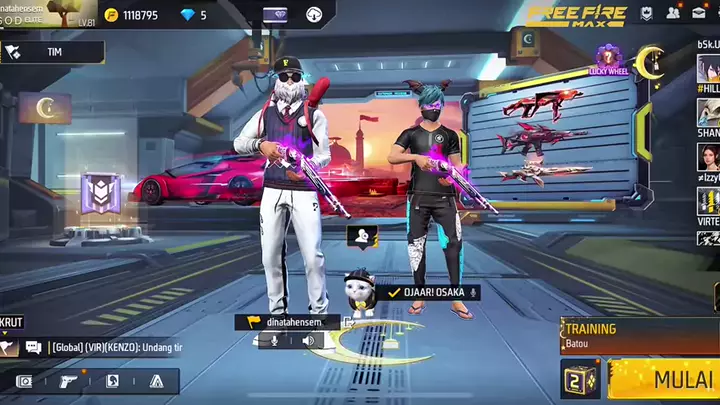Open the mail inbox icon
The width and height of the screenshot is (720, 405).
pyautogui.click(x=700, y=13)
